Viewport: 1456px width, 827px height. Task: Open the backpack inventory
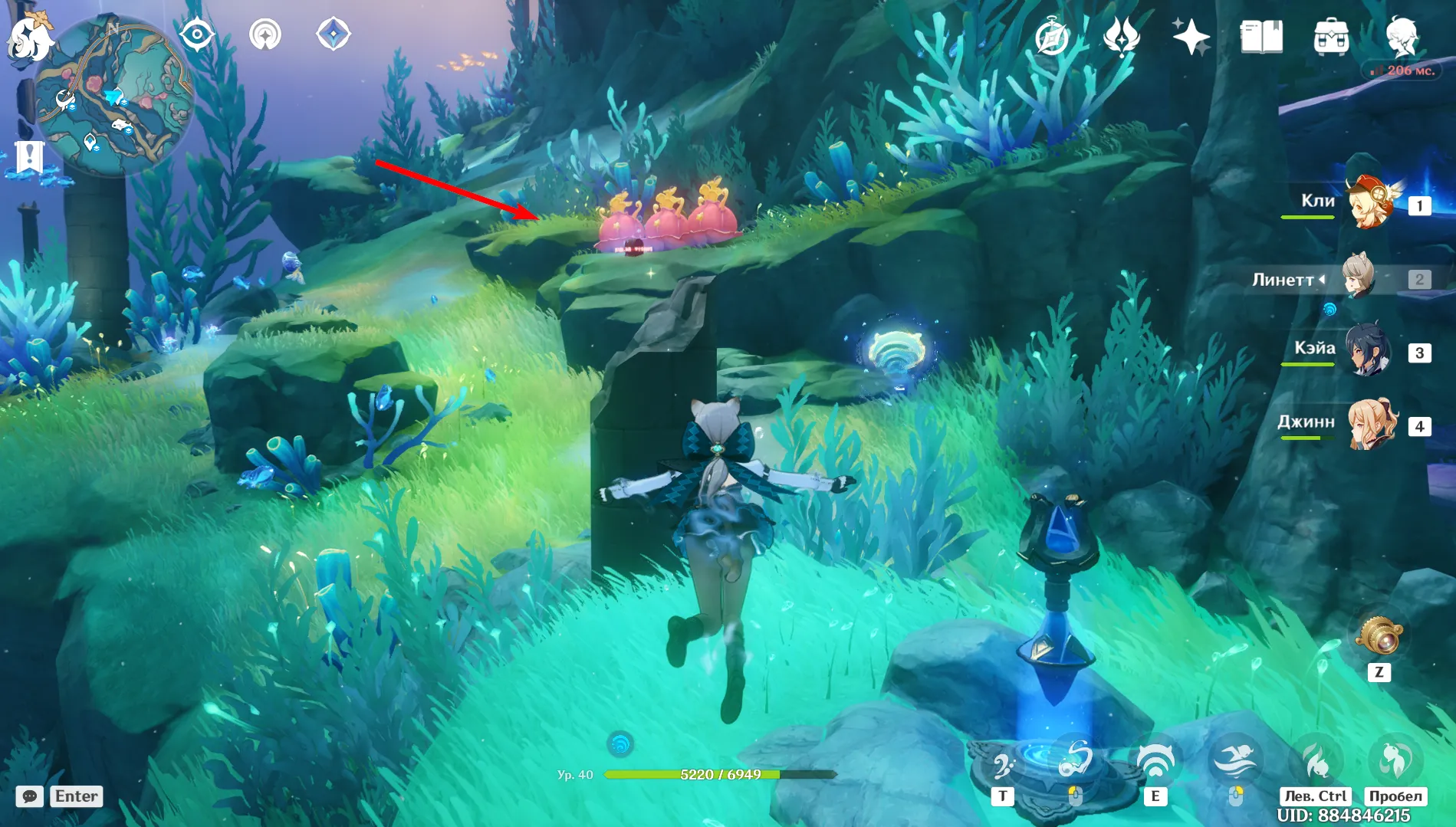pos(1331,37)
